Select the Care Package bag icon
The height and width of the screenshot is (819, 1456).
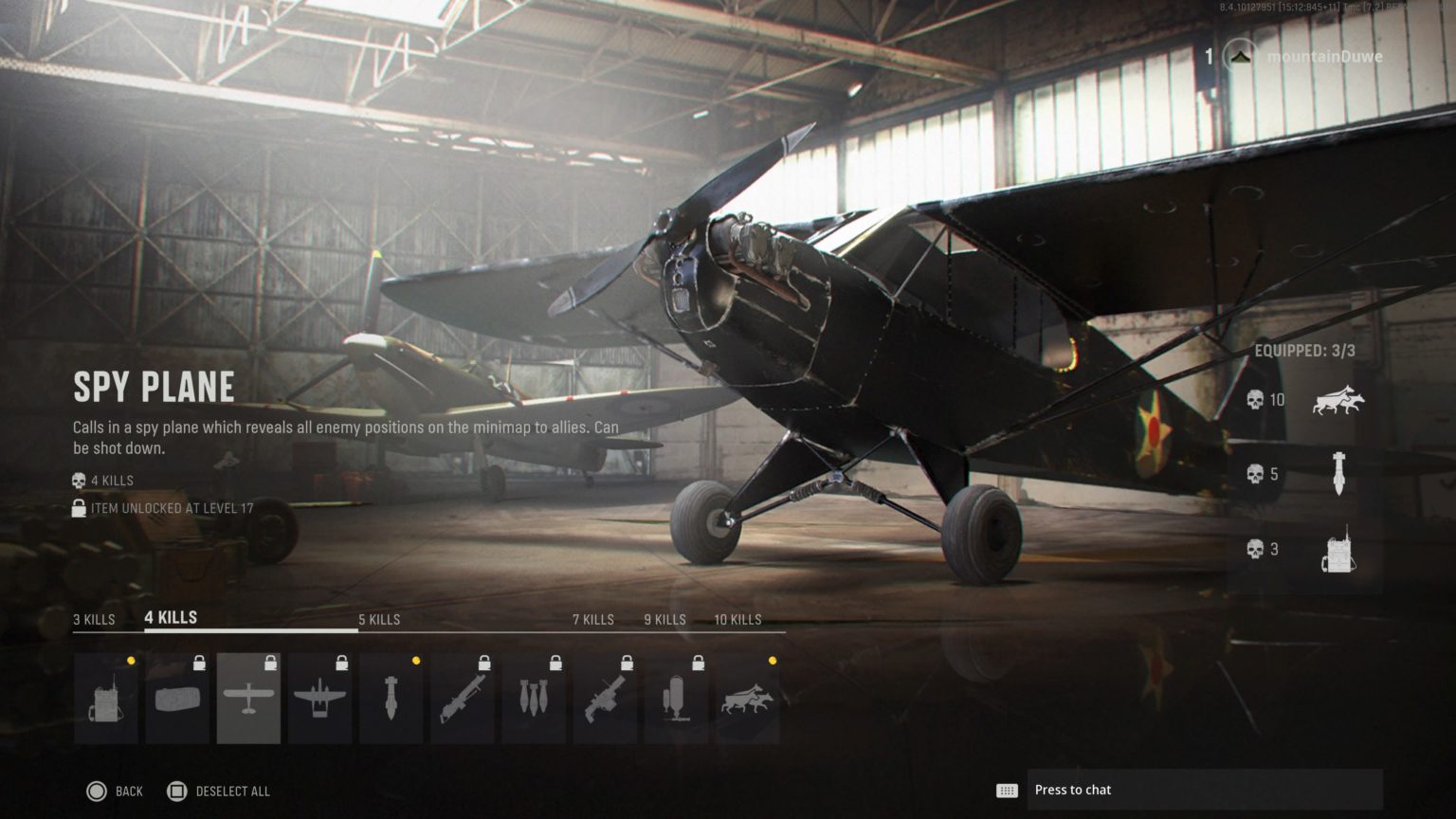(176, 697)
